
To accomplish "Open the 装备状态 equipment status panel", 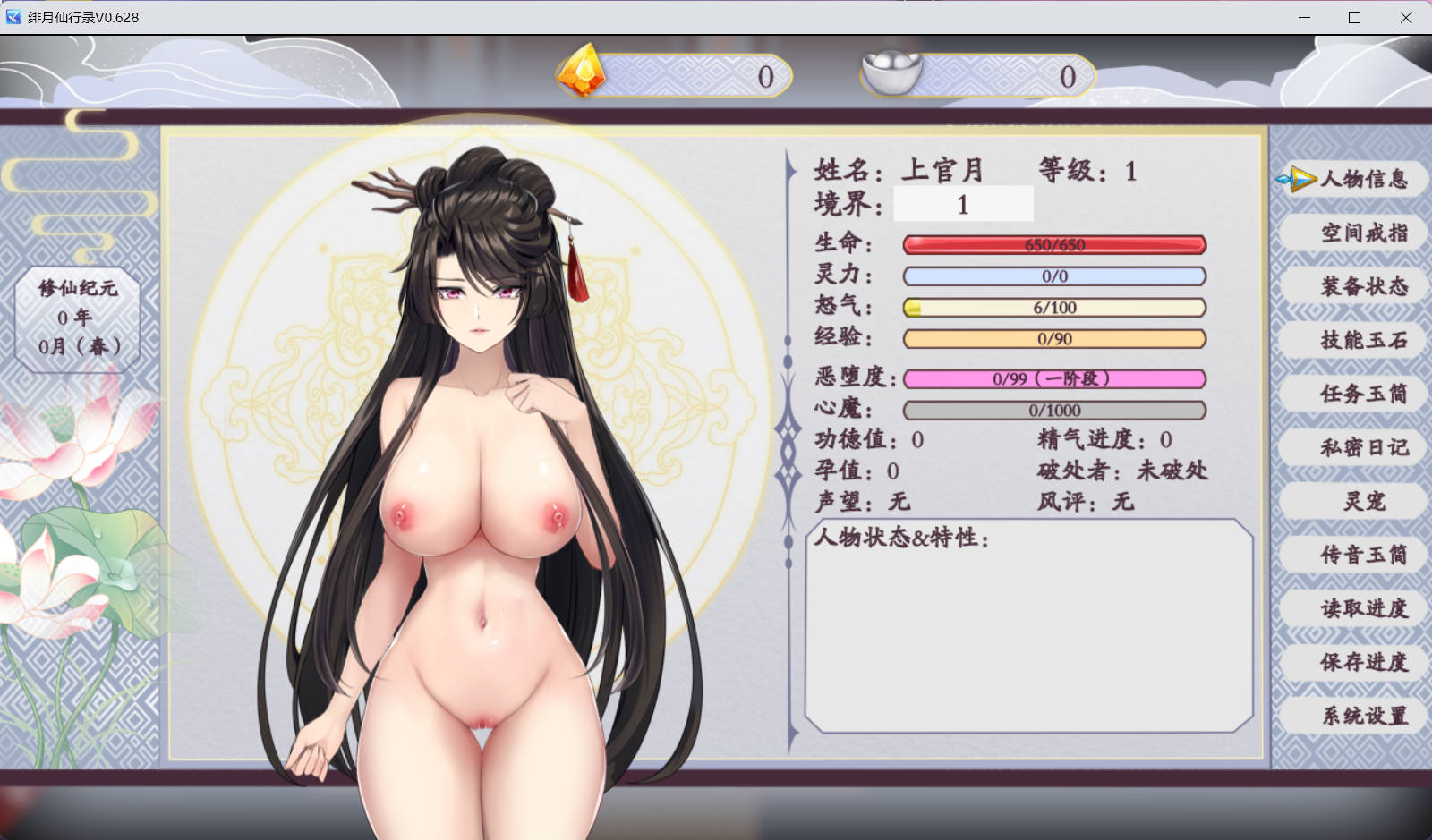I will pyautogui.click(x=1353, y=287).
